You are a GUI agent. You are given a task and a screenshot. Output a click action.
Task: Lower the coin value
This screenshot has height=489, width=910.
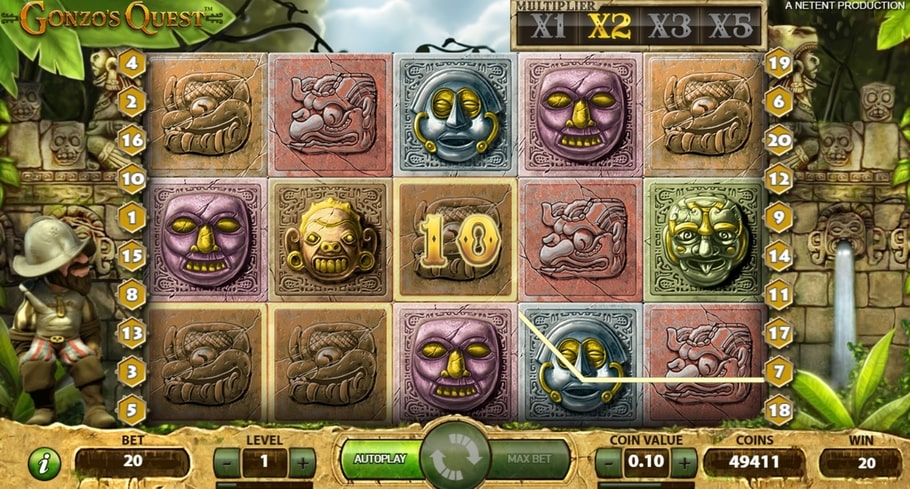pos(608,463)
